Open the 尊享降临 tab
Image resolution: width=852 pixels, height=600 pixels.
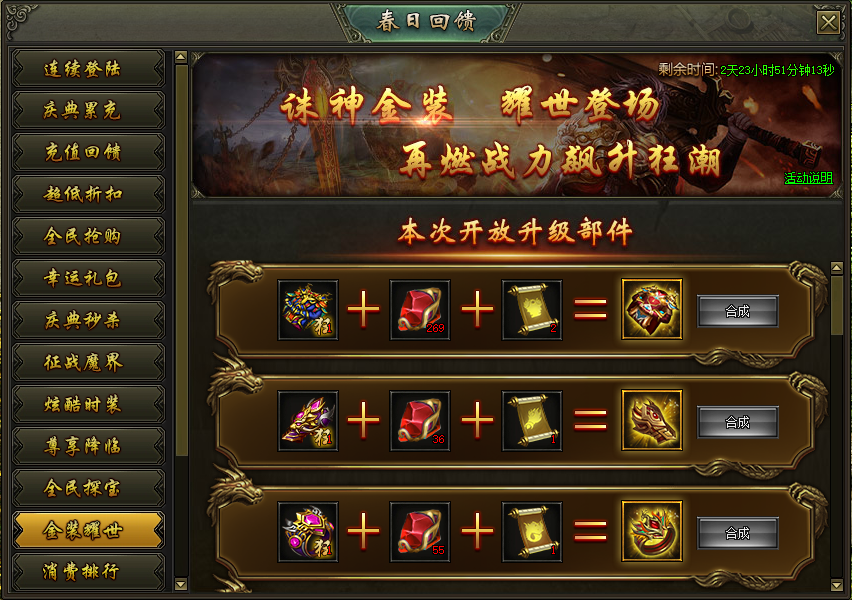click(88, 446)
